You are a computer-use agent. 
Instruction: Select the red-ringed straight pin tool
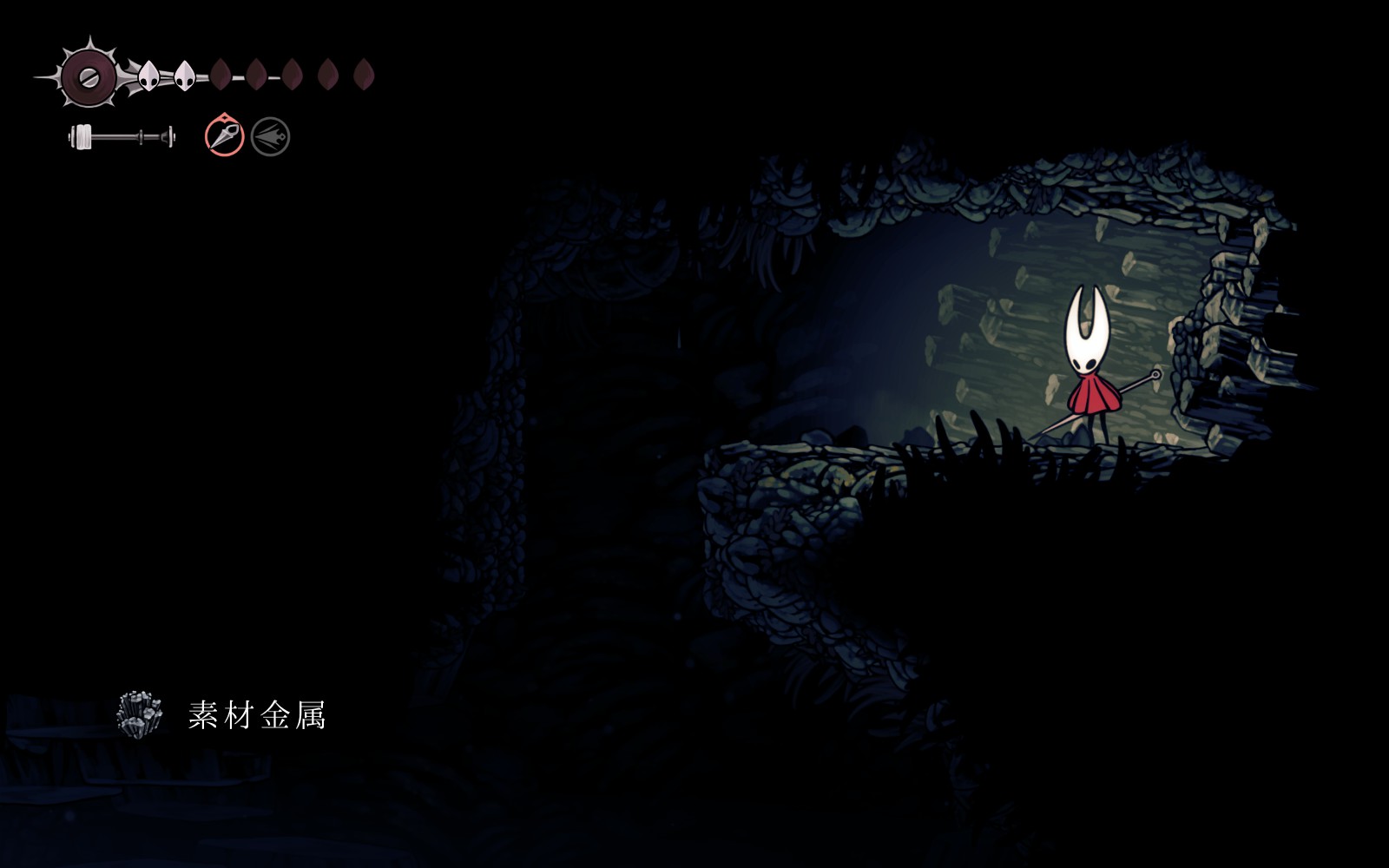tap(224, 136)
